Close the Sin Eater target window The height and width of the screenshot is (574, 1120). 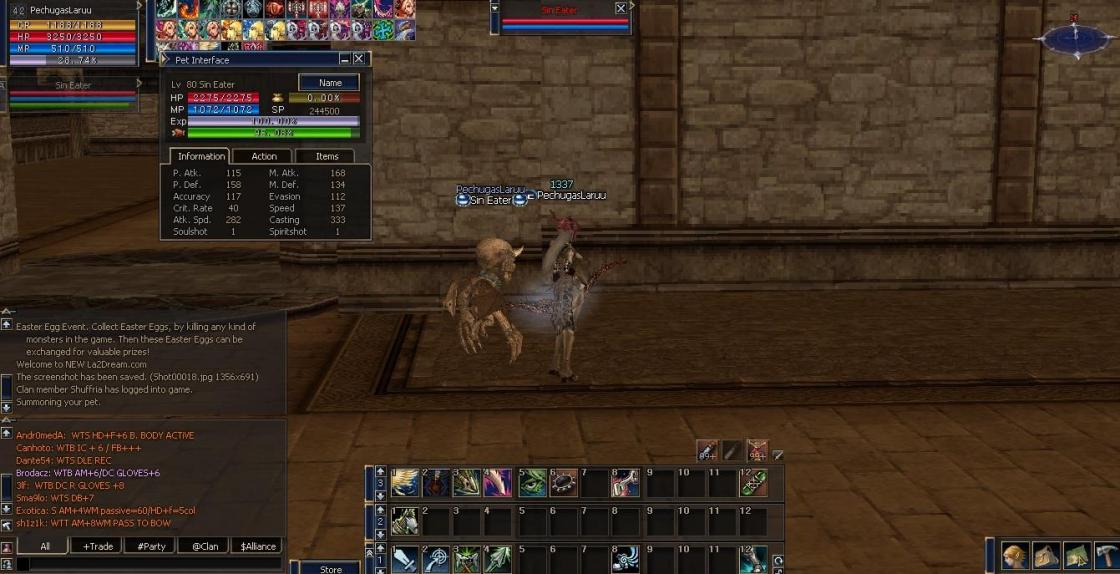coord(621,8)
